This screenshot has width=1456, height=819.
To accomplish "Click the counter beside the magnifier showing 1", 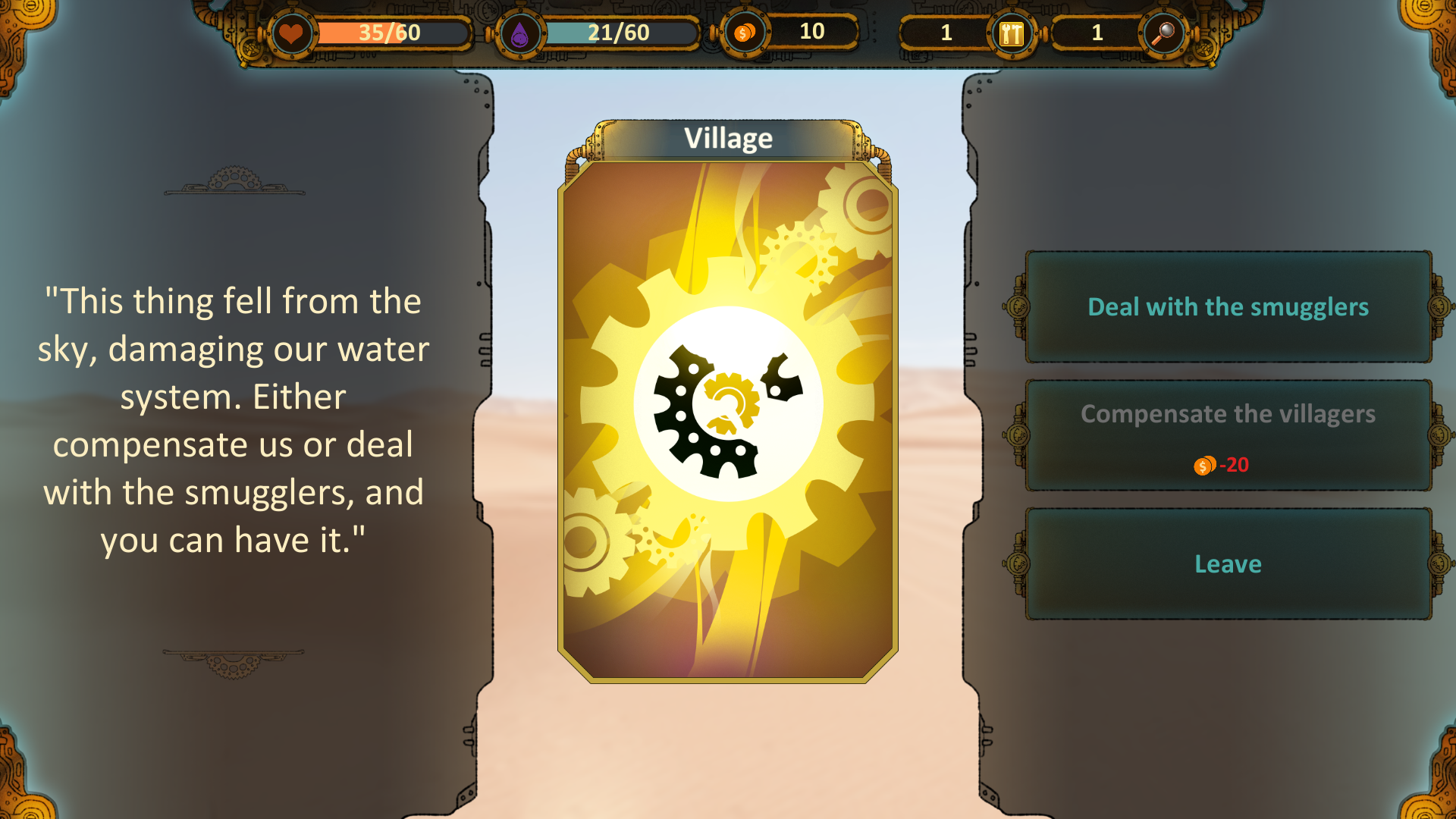I will click(x=1097, y=33).
